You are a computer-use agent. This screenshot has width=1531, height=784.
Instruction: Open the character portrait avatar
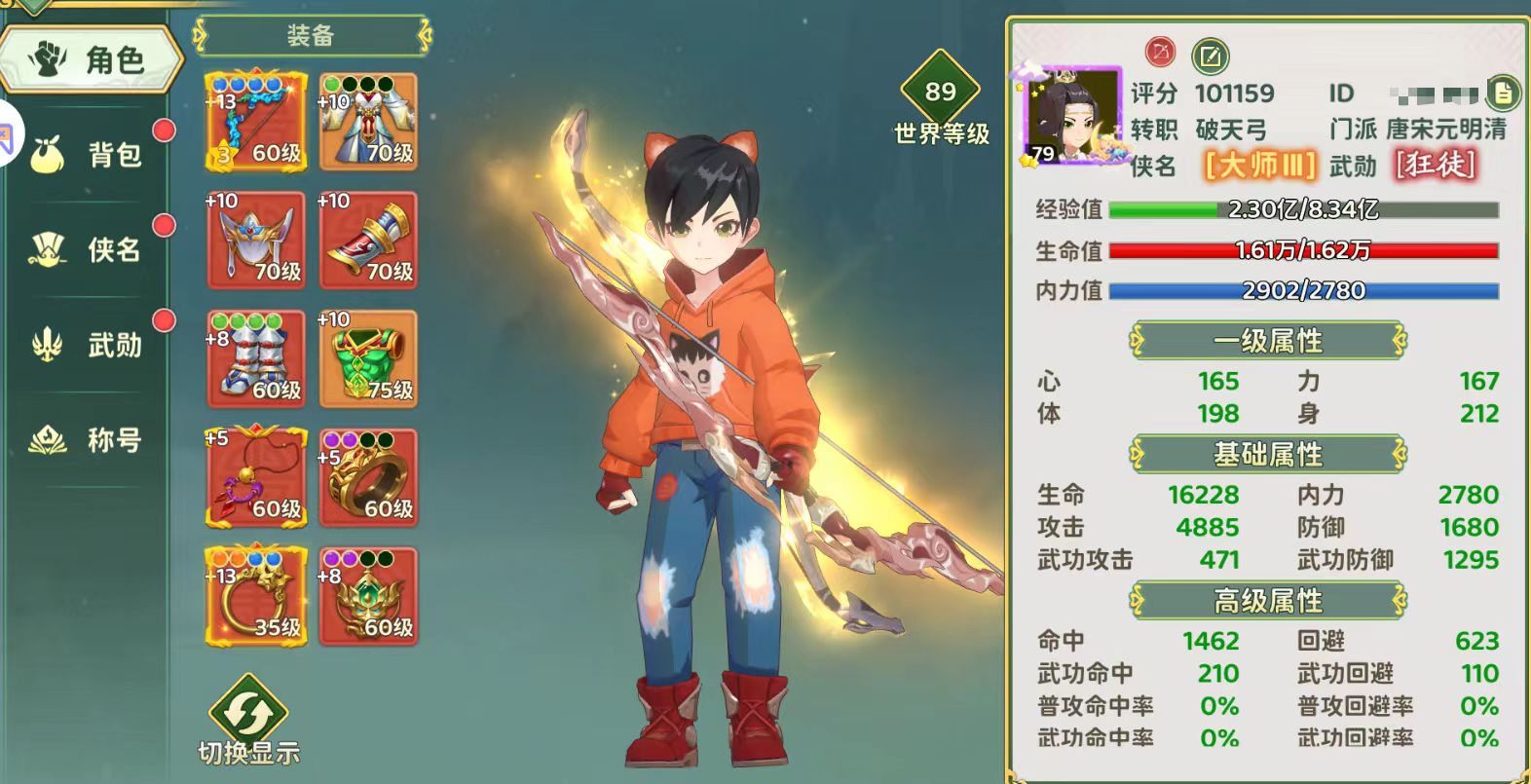pyautogui.click(x=1072, y=117)
